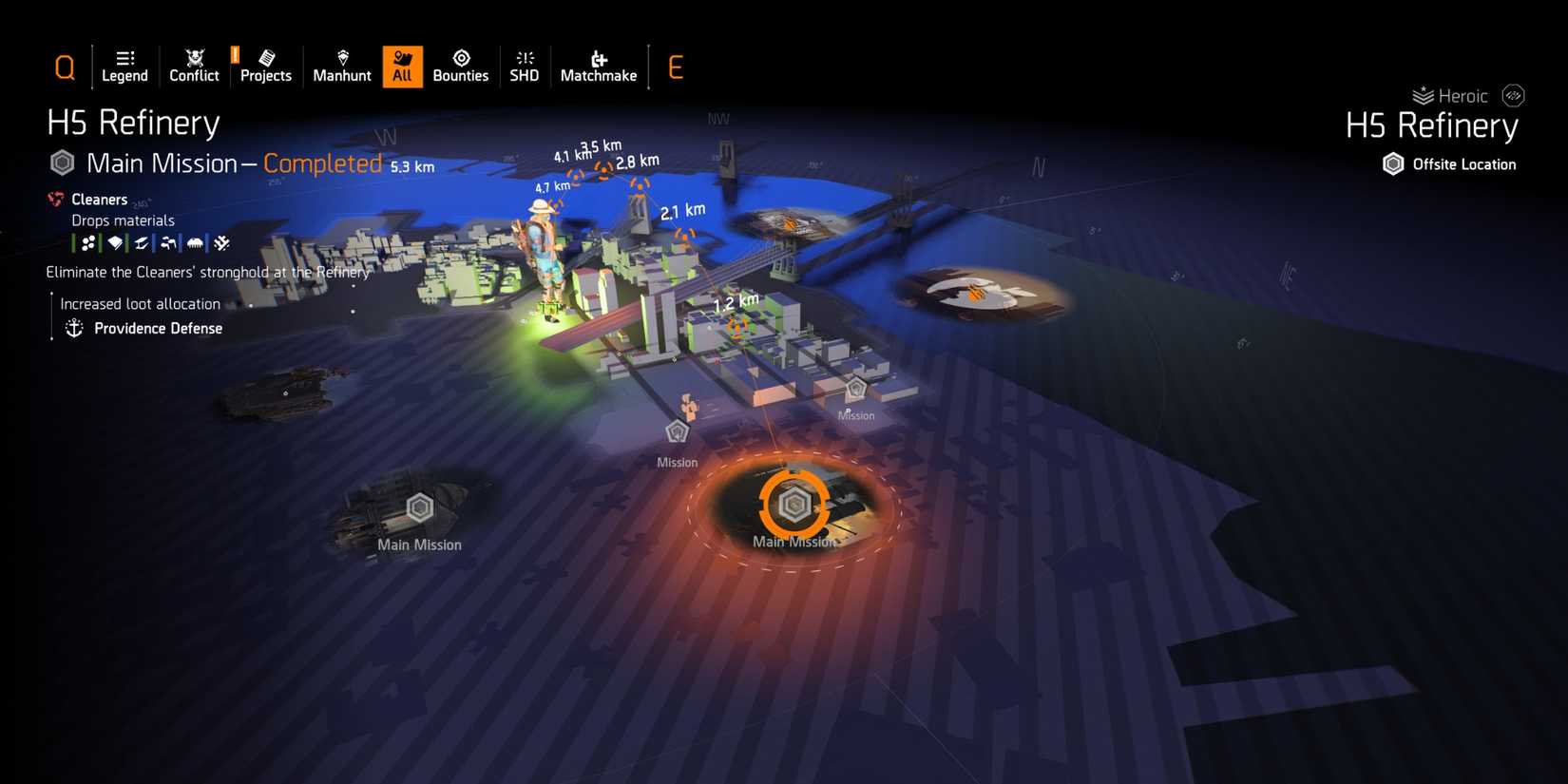Click the Providence Defense anchor icon
Screen dimensions: 1568x784
[x=73, y=327]
